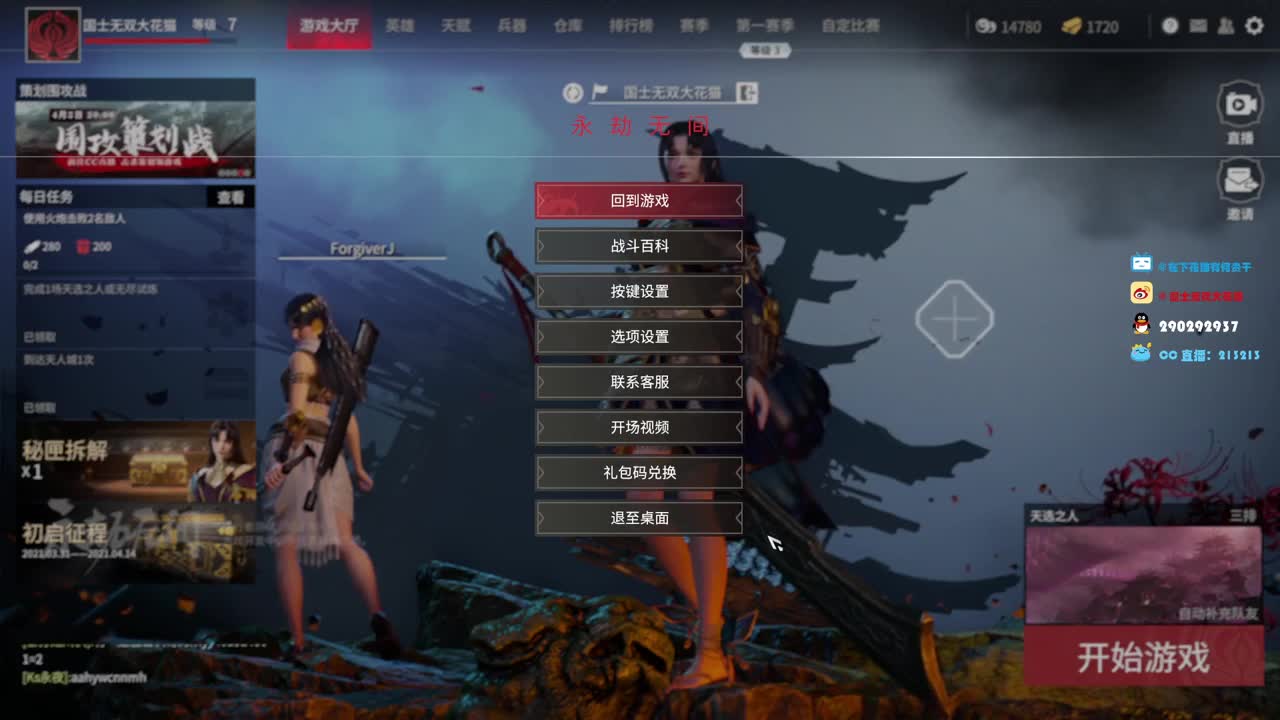Screen dimensions: 1280x720
Task: Click the help question-mark icon in top bar
Action: point(1170,26)
